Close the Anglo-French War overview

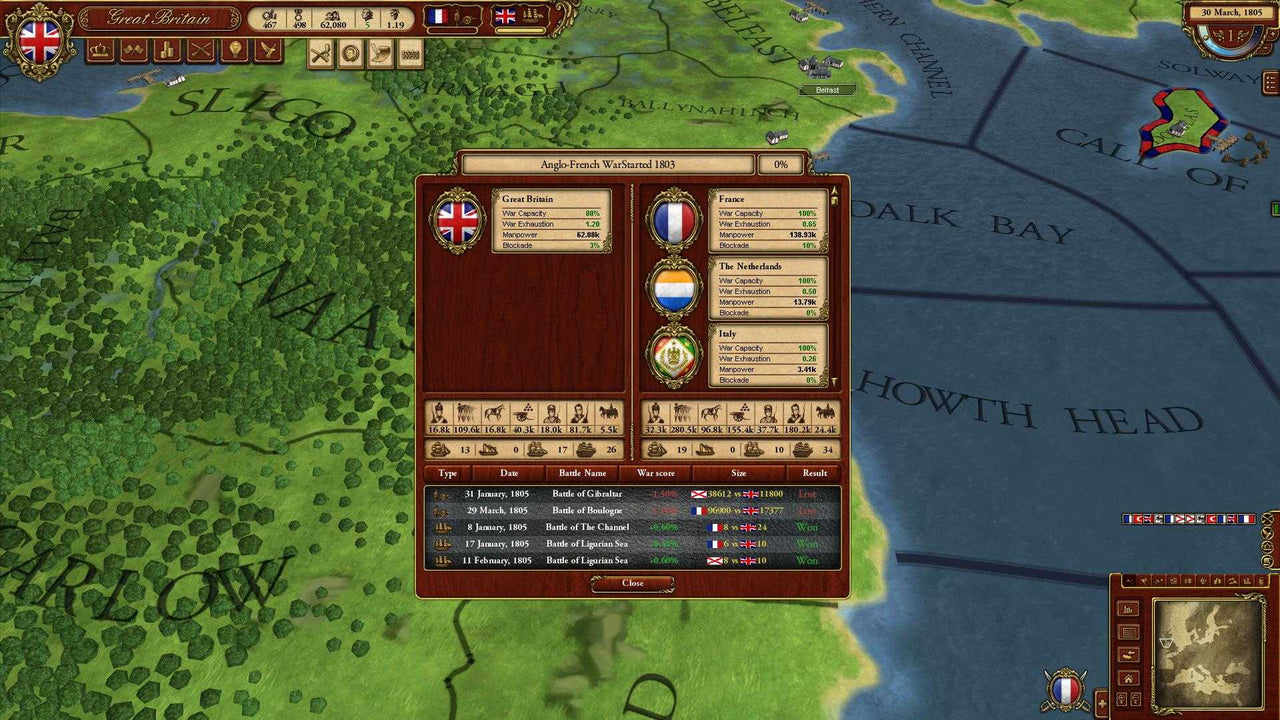pos(631,584)
